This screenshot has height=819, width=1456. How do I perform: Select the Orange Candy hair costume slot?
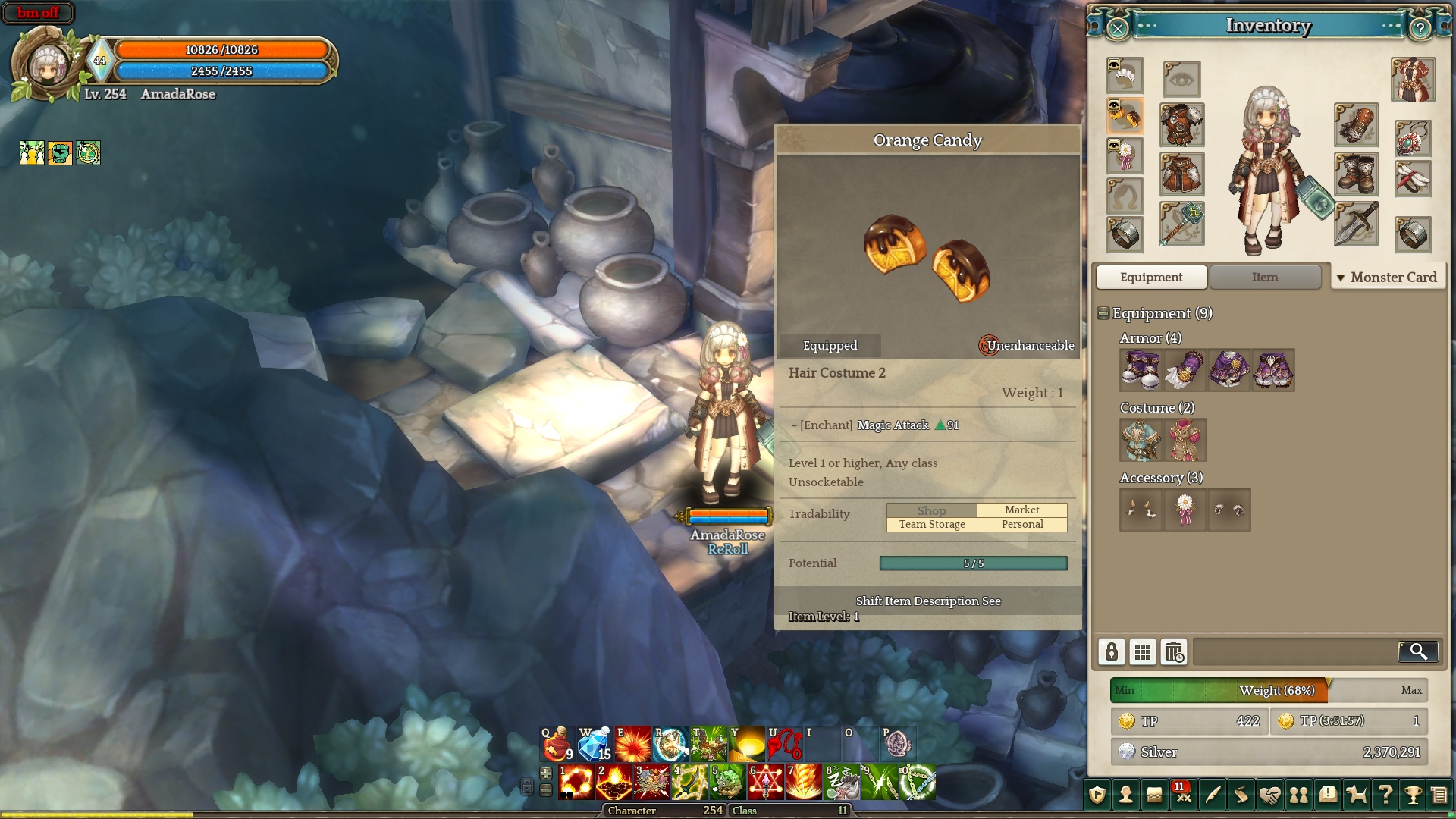click(x=1125, y=115)
